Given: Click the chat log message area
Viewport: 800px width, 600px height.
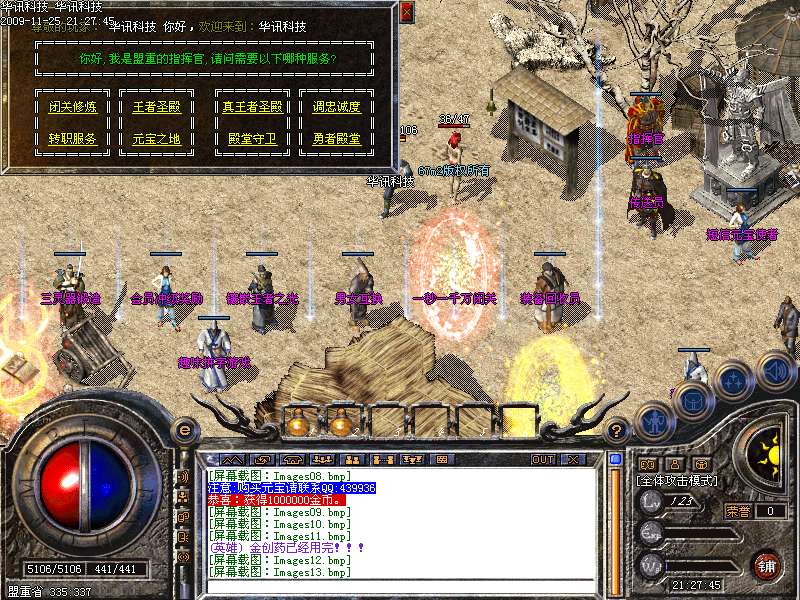Looking at the screenshot, I should coord(400,522).
